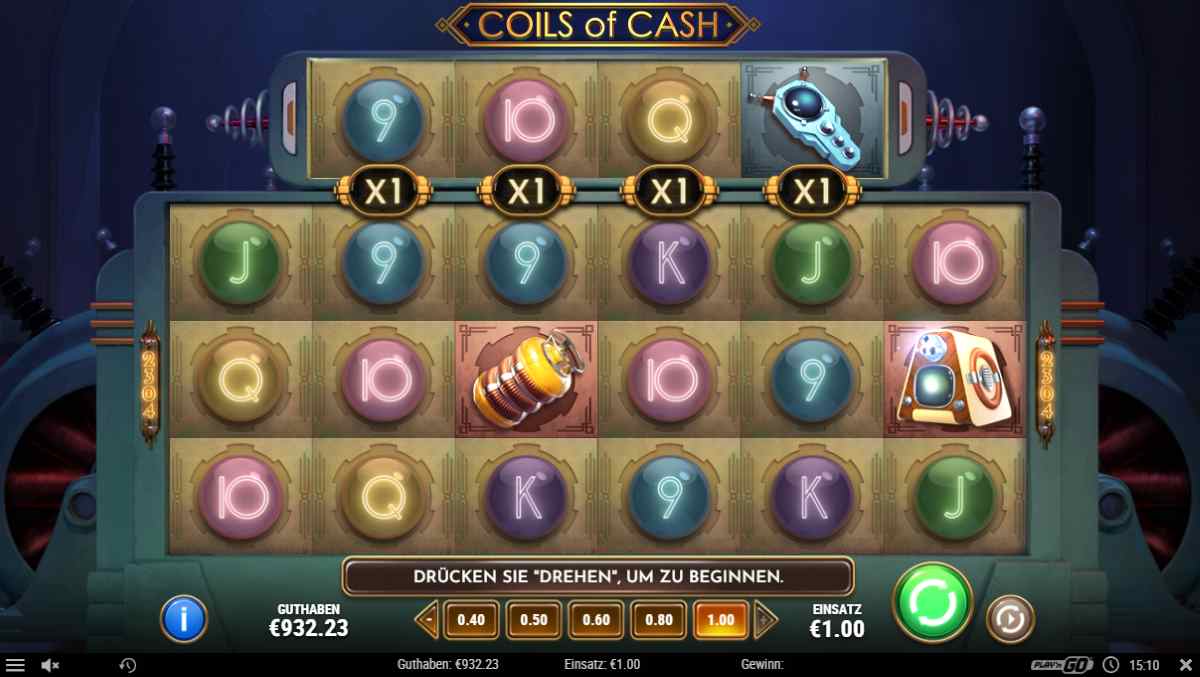Pick the 0.80 bet option
Screen dimensions: 1200x677
point(658,620)
